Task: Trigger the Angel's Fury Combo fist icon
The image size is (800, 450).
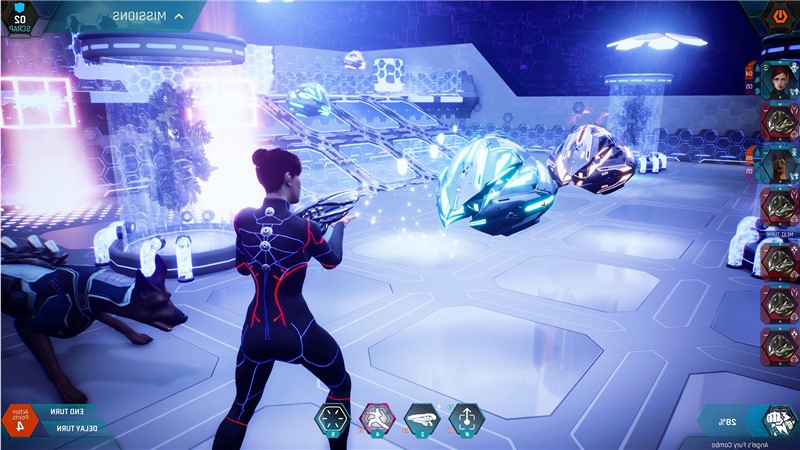Action: (x=778, y=418)
